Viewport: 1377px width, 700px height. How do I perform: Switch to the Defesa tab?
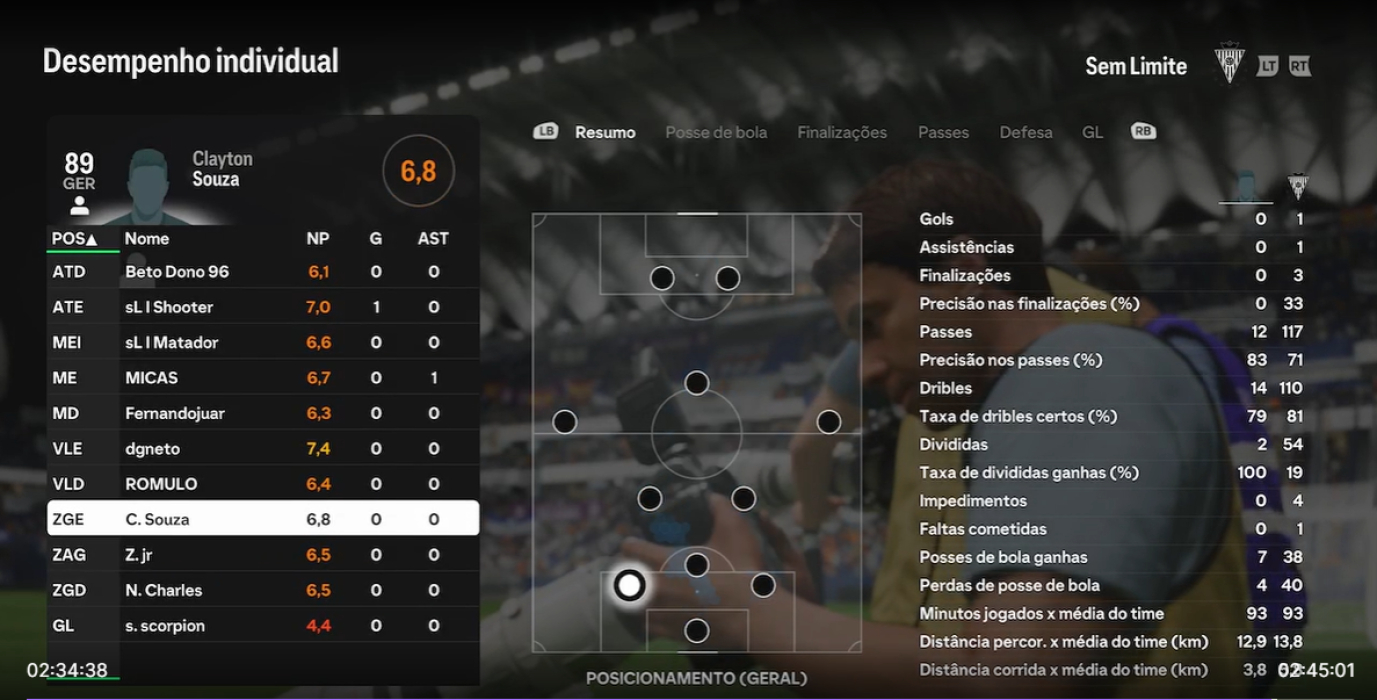[1025, 132]
